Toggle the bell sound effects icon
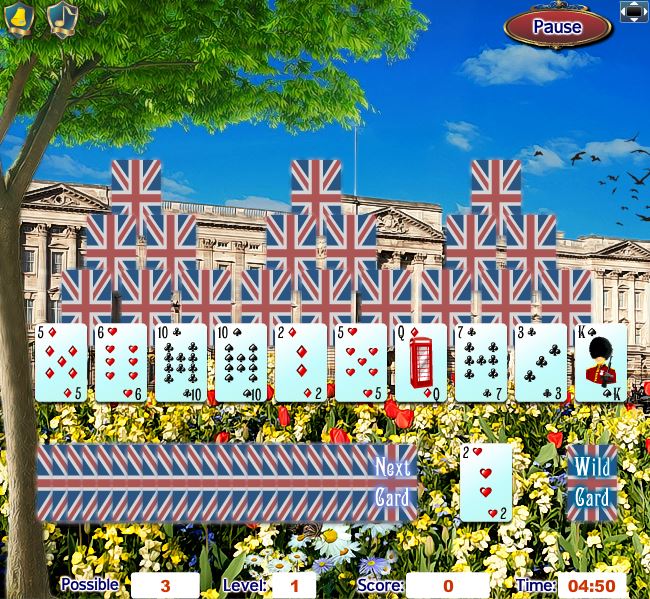The width and height of the screenshot is (650, 599). [20, 18]
